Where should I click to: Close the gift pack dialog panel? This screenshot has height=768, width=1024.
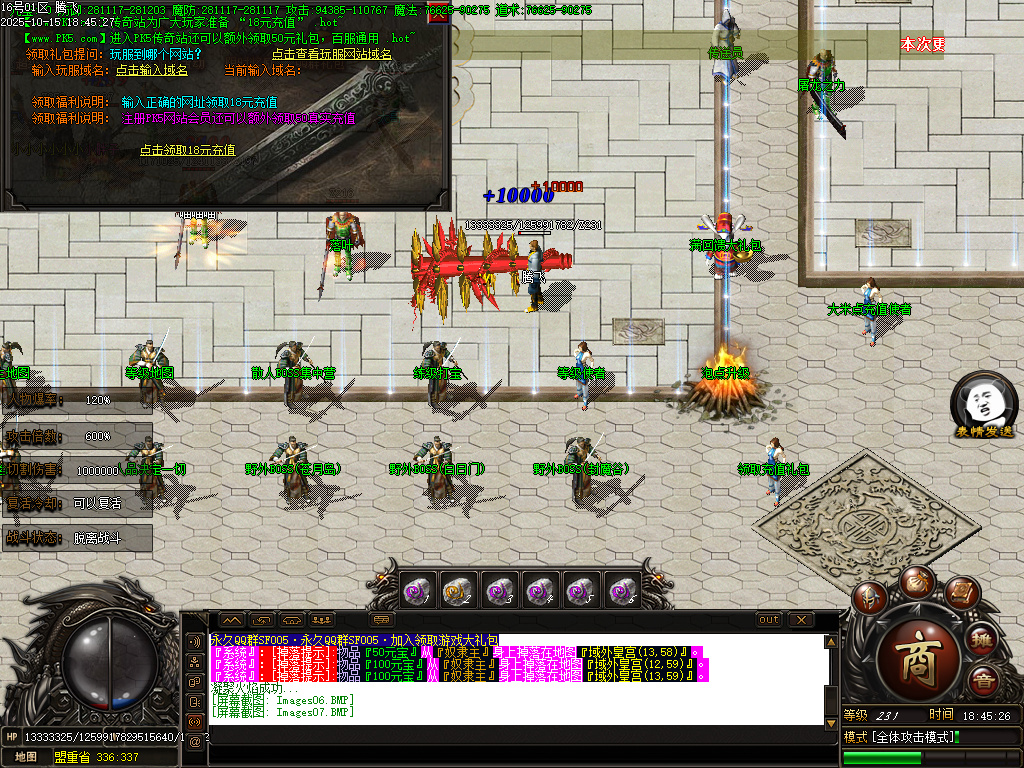(x=438, y=14)
